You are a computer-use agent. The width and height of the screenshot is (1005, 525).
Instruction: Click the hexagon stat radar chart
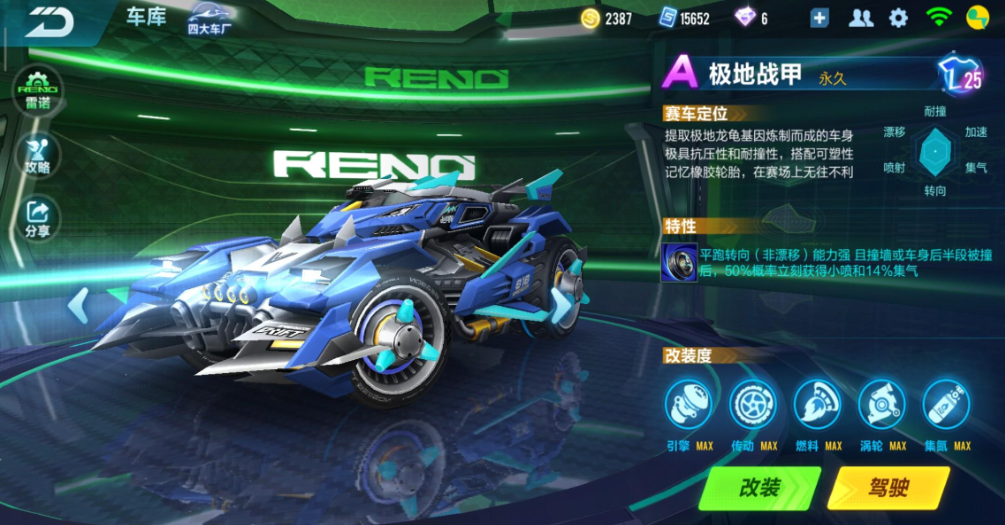[x=934, y=150]
